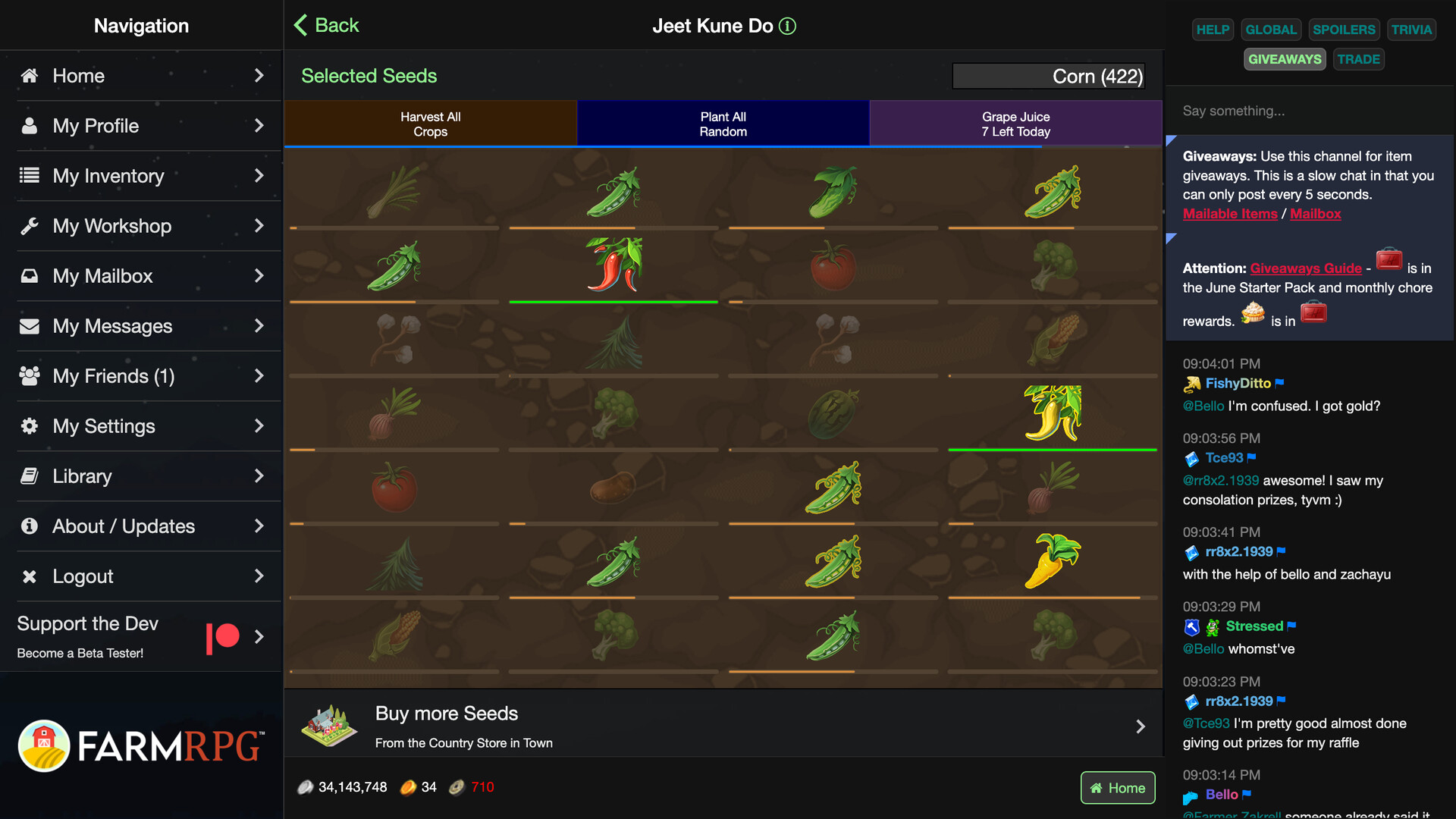Screen dimensions: 1456x819
Task: Click the country store icon beside Buy more Seeds
Action: (x=331, y=724)
